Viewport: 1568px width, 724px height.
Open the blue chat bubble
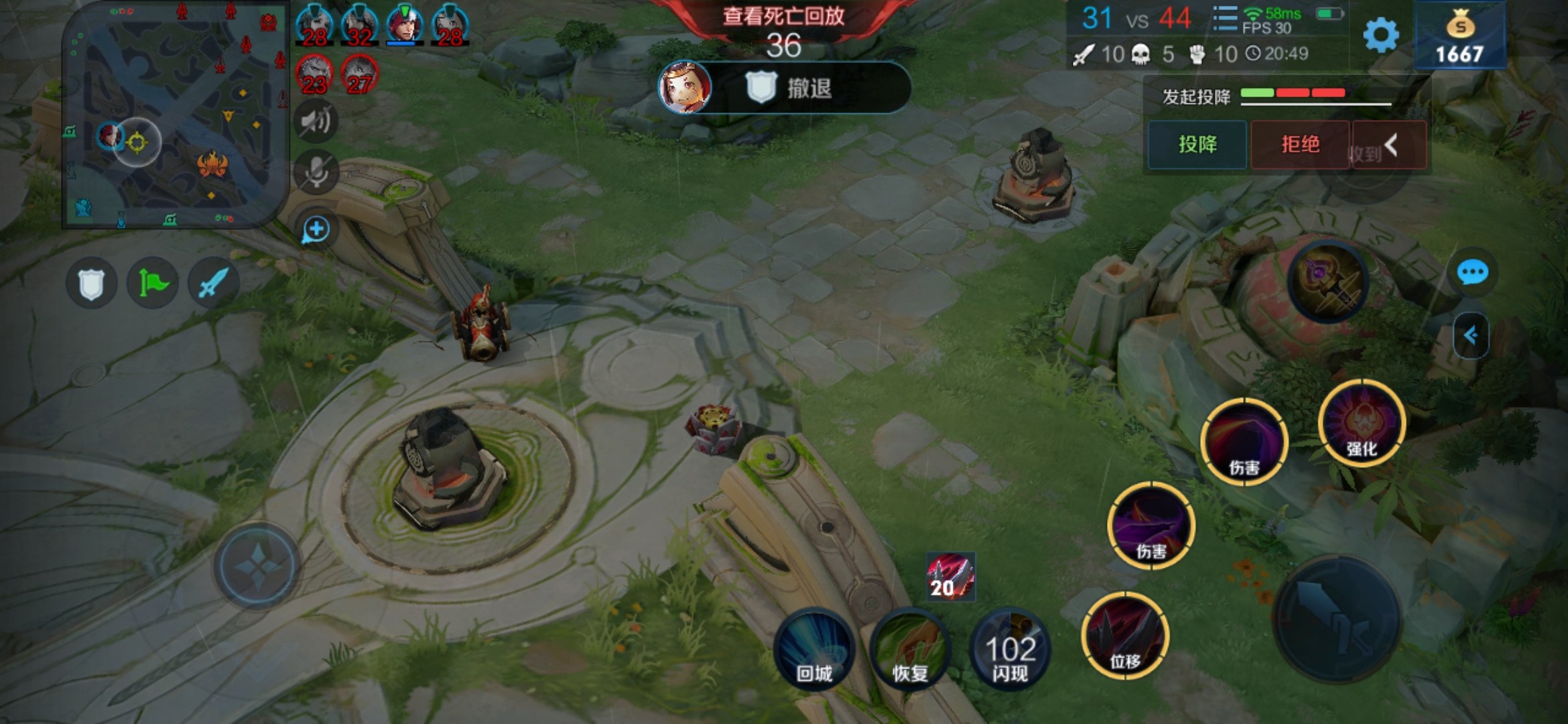coord(1472,273)
